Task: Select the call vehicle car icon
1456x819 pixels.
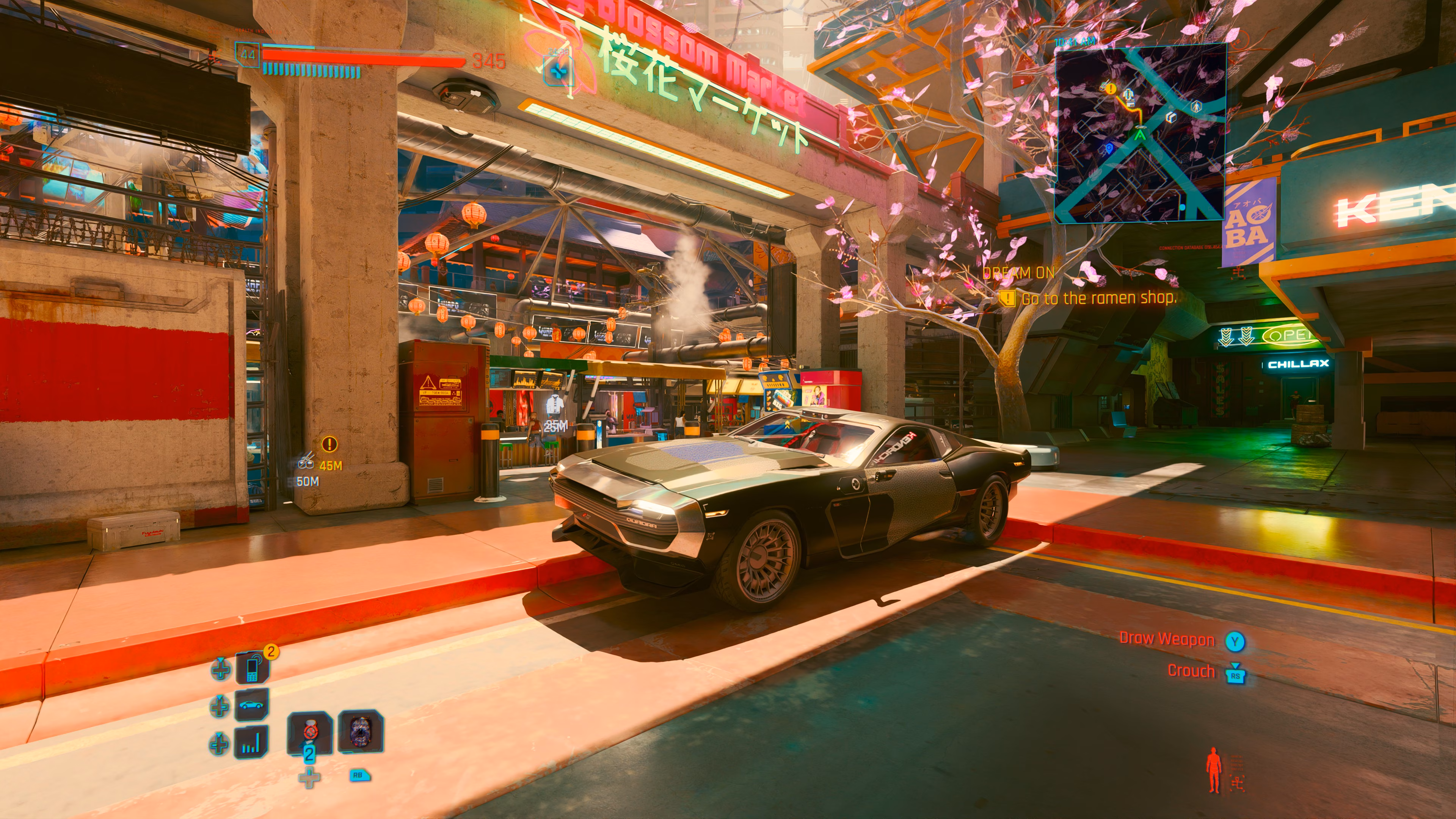Action: pos(251,705)
